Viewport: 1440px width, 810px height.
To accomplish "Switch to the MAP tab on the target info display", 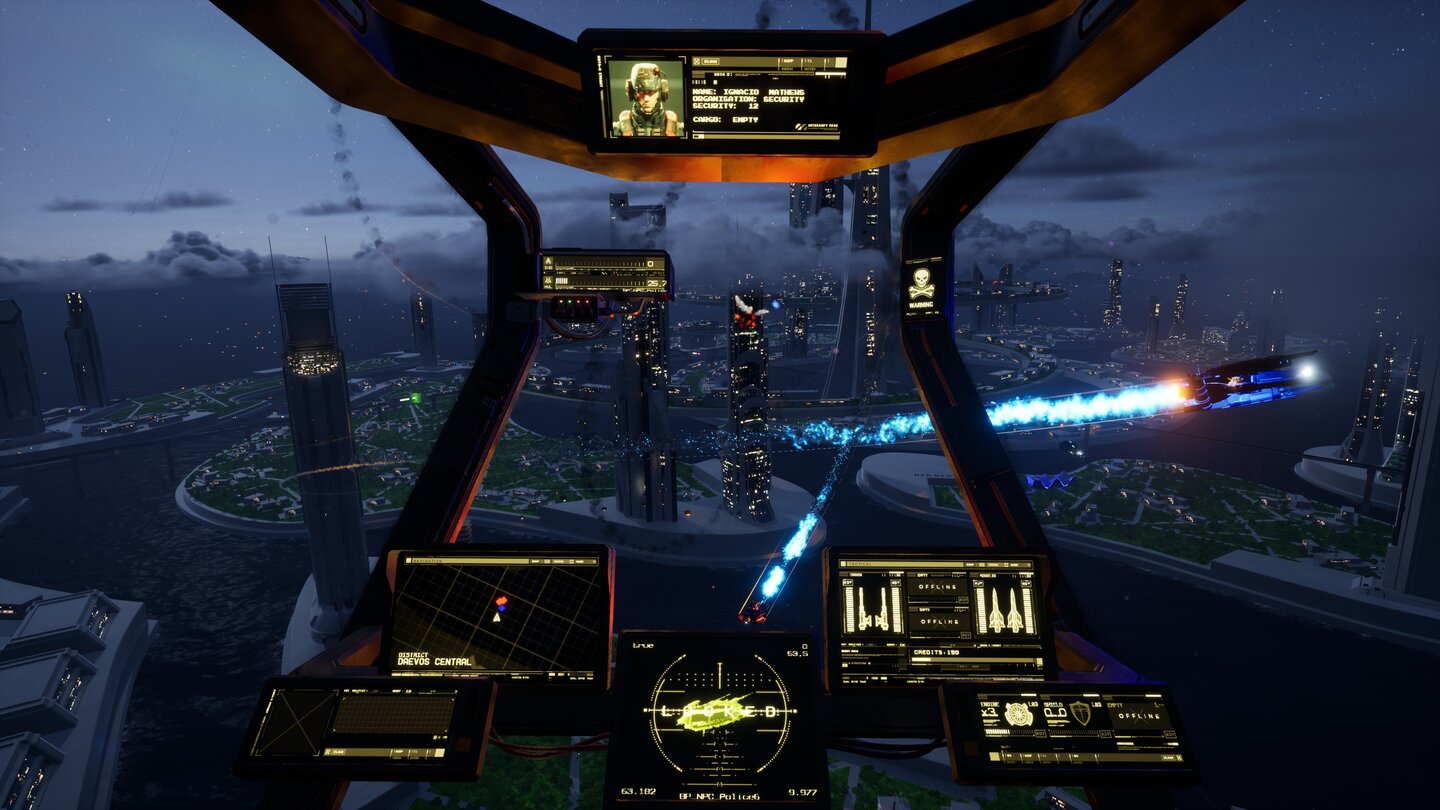I will click(x=788, y=61).
